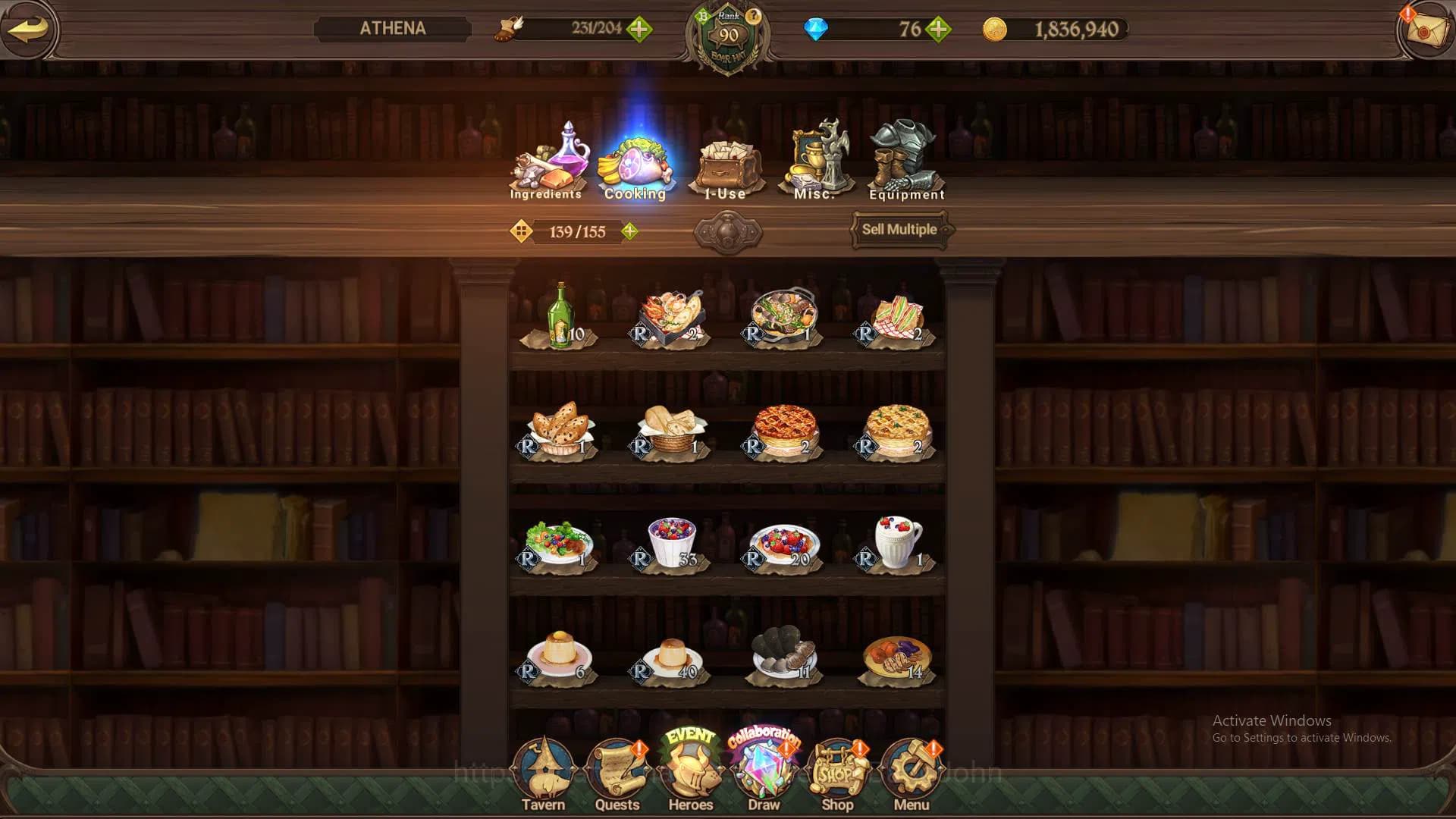Select the green bottle item slot
The height and width of the screenshot is (819, 1456).
point(560,317)
